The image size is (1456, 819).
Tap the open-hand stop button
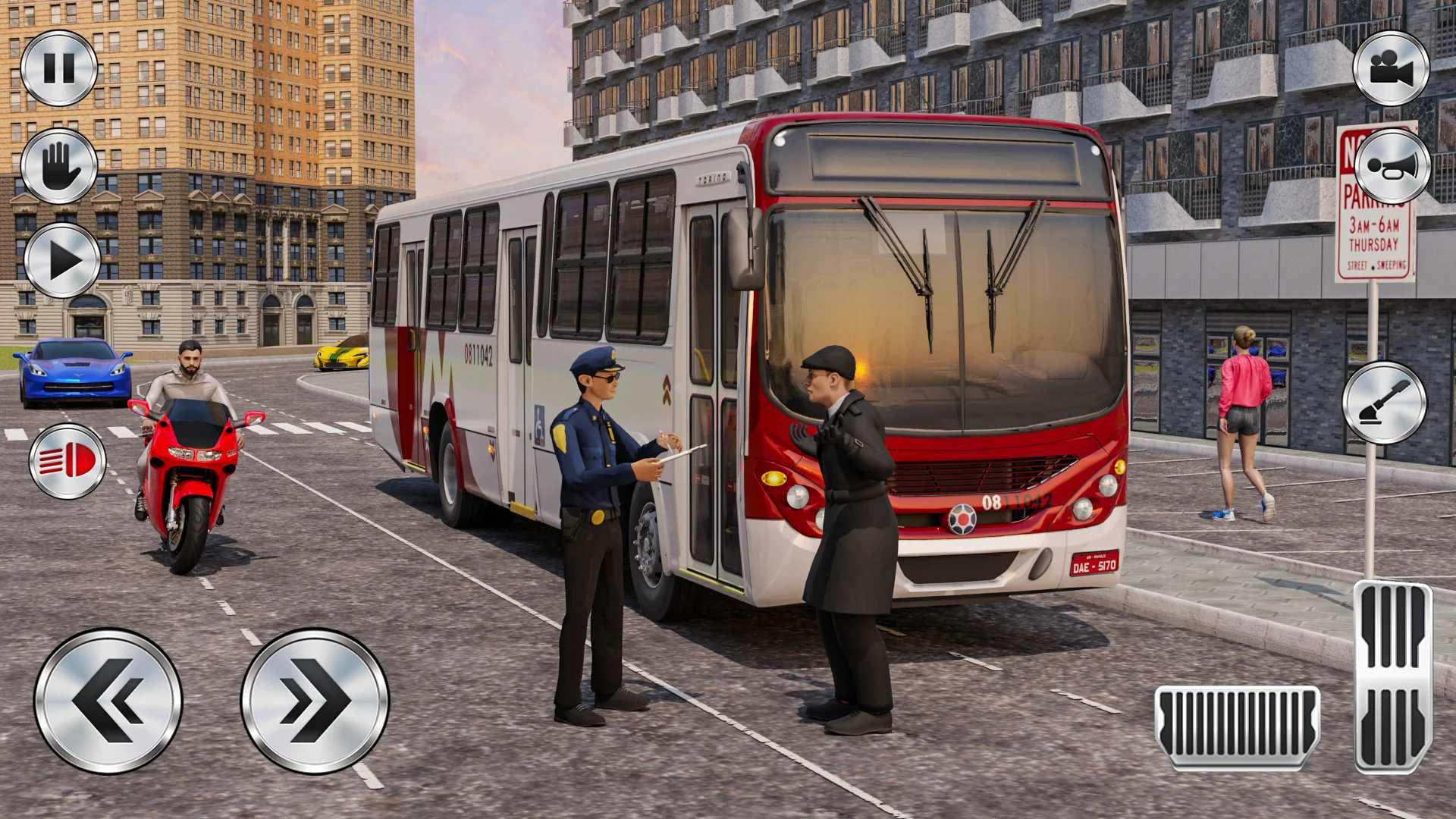coord(59,165)
